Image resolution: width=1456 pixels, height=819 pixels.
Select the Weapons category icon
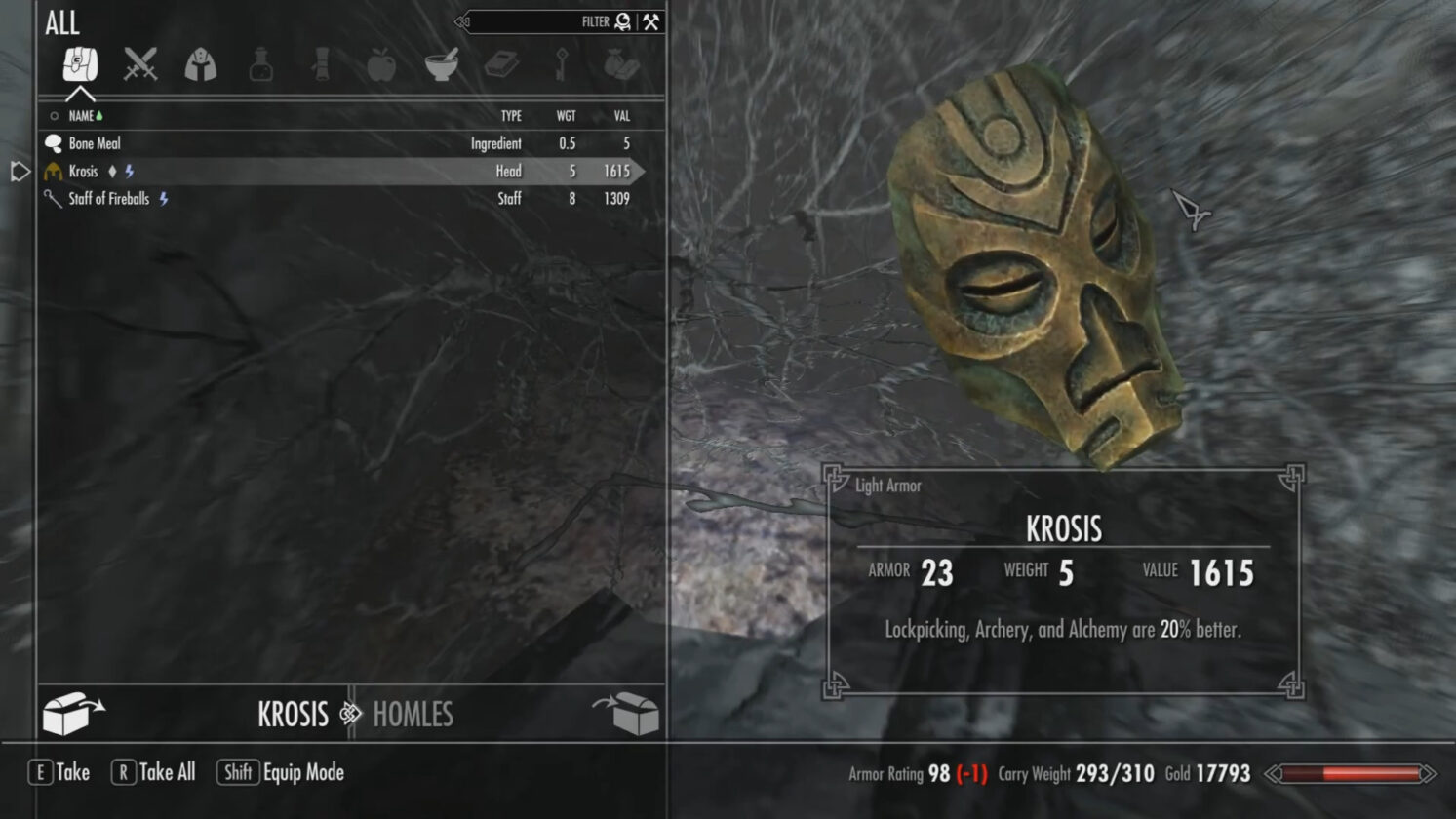pyautogui.click(x=139, y=66)
